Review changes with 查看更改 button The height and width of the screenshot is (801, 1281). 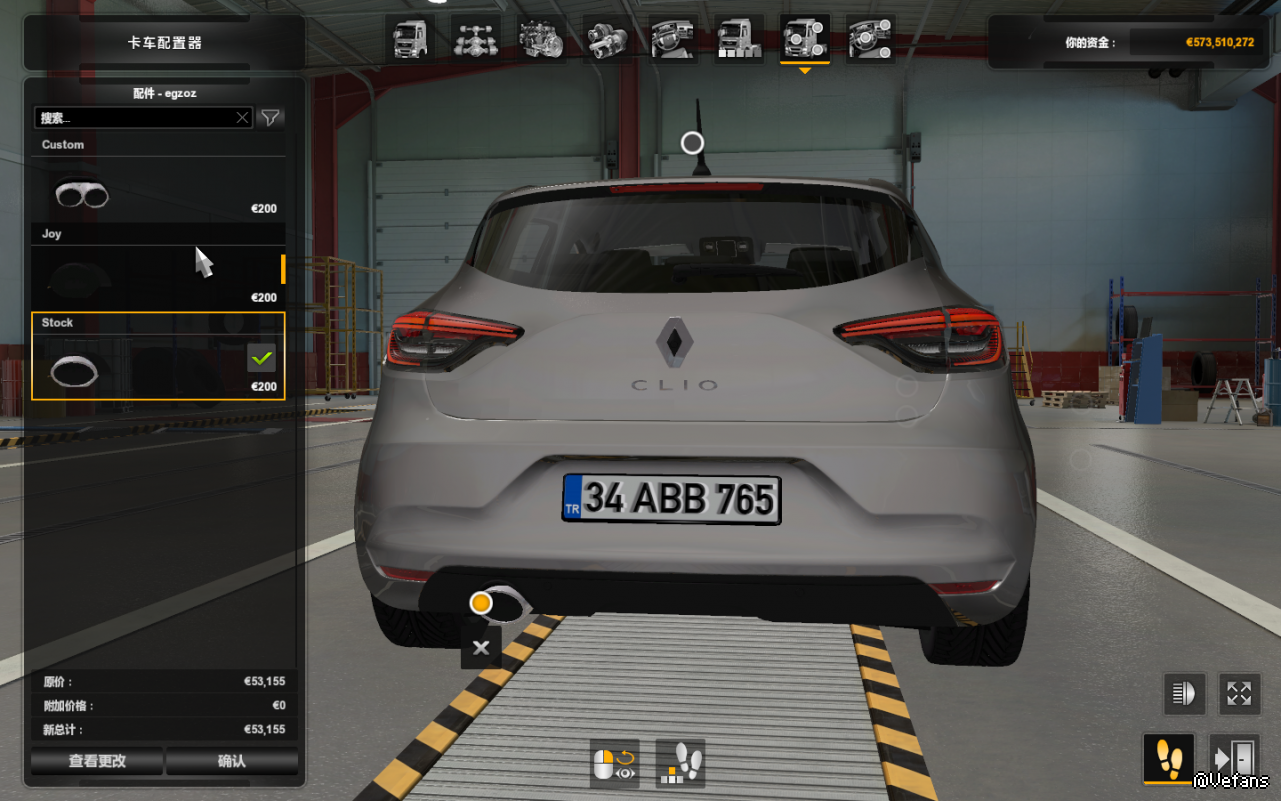(97, 761)
